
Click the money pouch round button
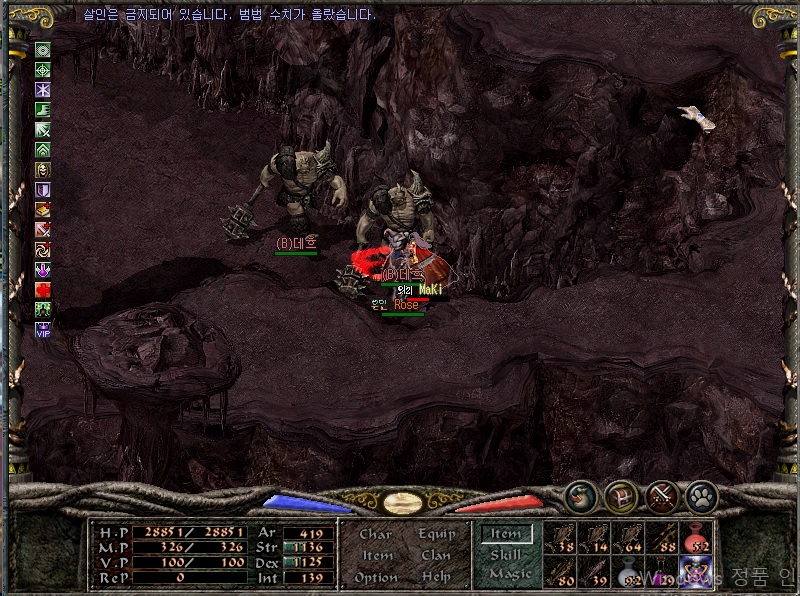click(580, 496)
